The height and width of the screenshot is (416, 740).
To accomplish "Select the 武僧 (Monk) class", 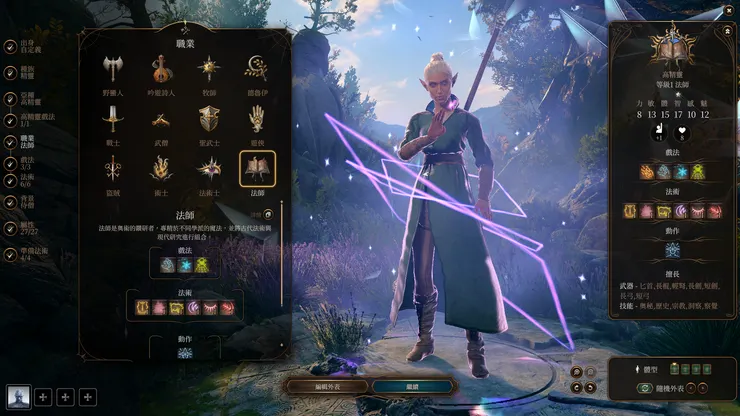I will point(160,119).
